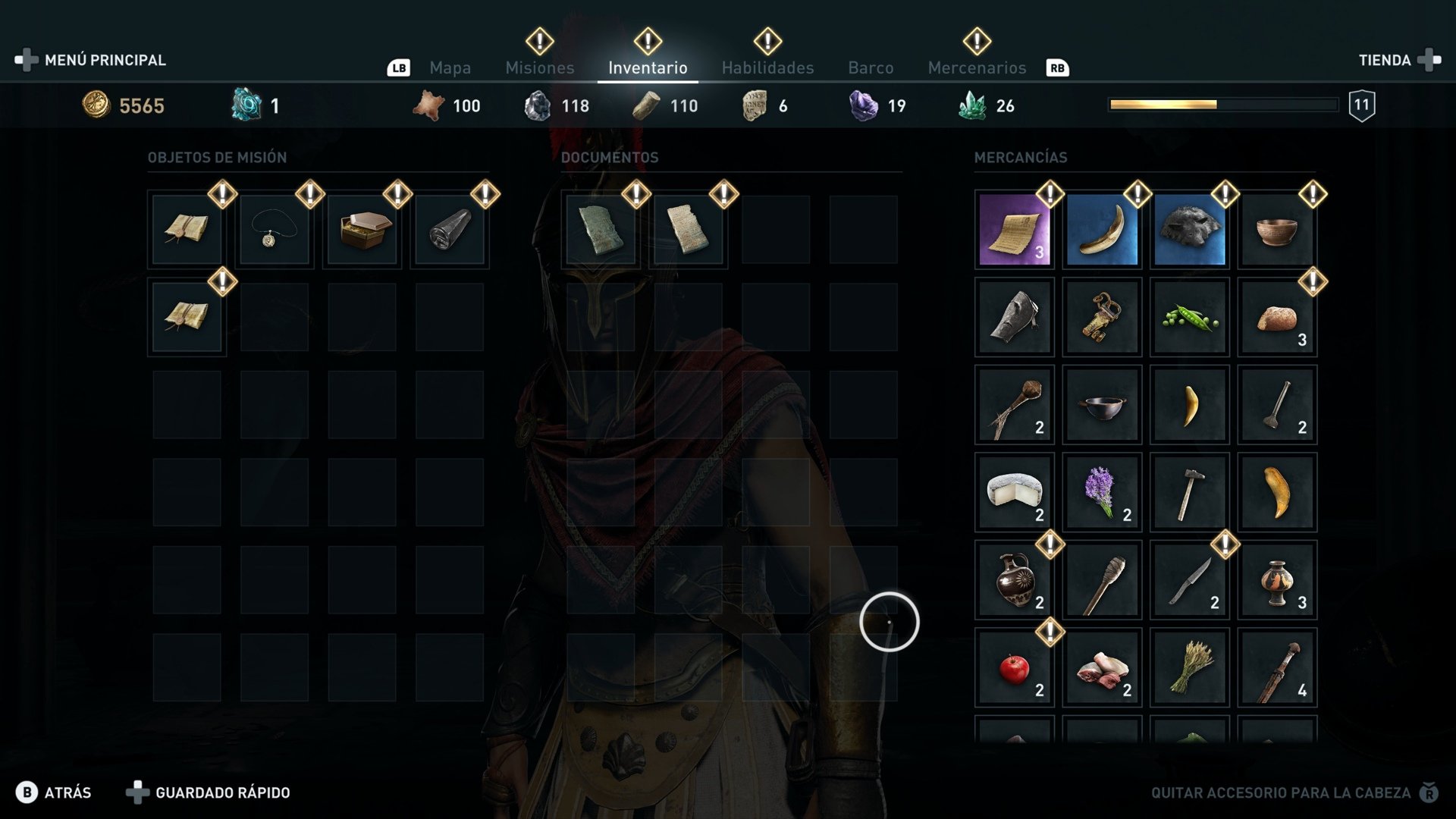Screen dimensions: 1456x819
Task: Open the Barco tab
Action: (871, 67)
